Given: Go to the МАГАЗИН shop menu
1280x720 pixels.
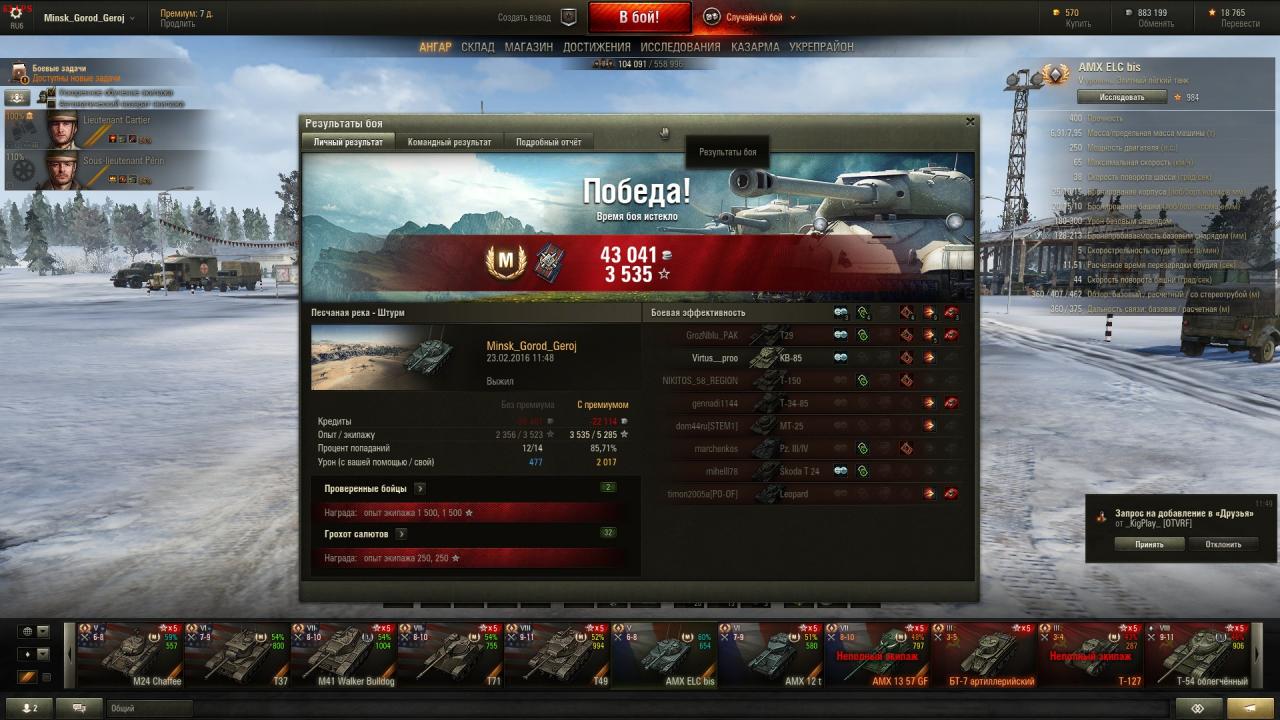Looking at the screenshot, I should (528, 47).
